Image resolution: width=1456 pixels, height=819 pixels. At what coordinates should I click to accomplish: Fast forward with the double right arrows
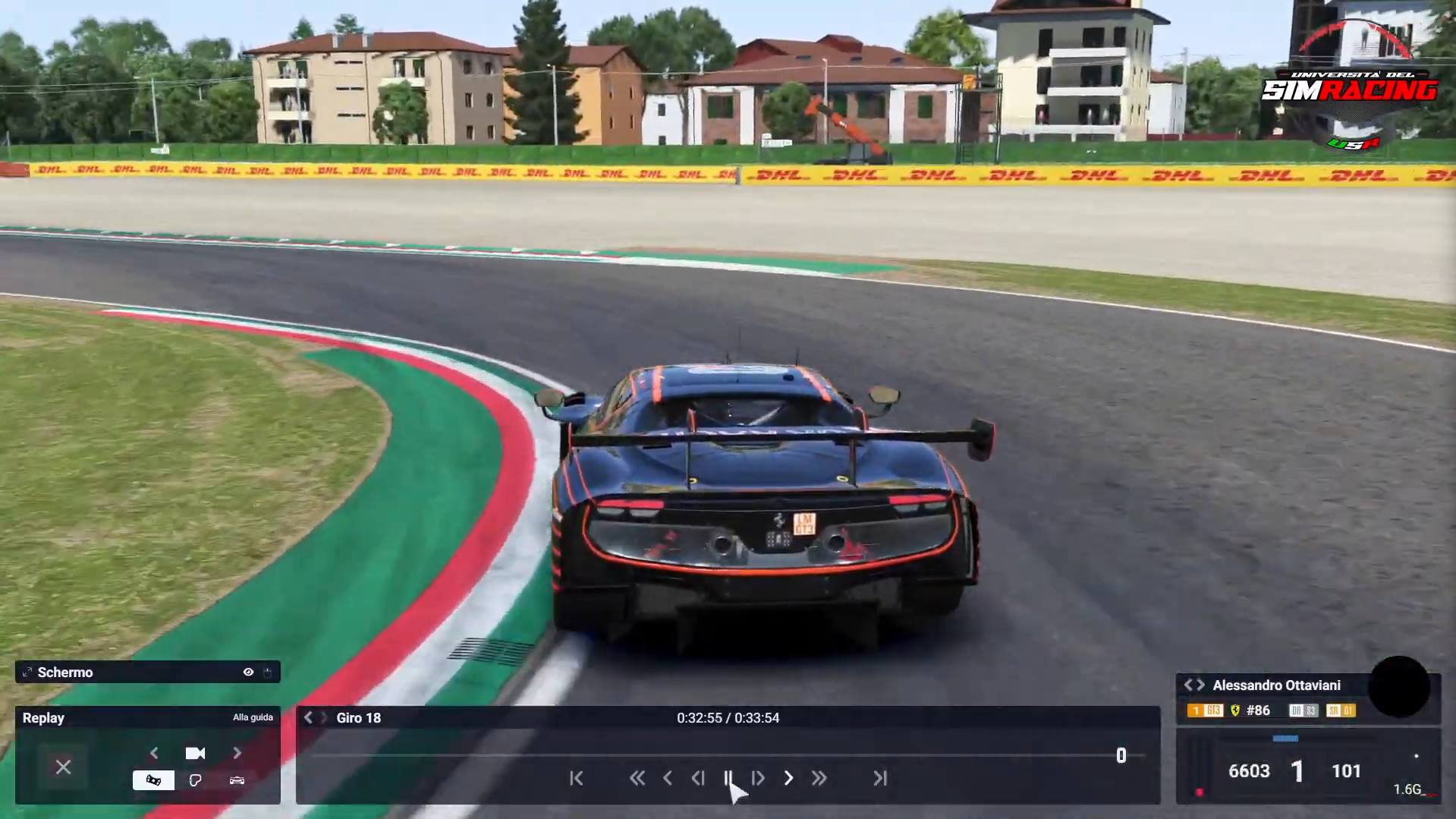[x=819, y=778]
